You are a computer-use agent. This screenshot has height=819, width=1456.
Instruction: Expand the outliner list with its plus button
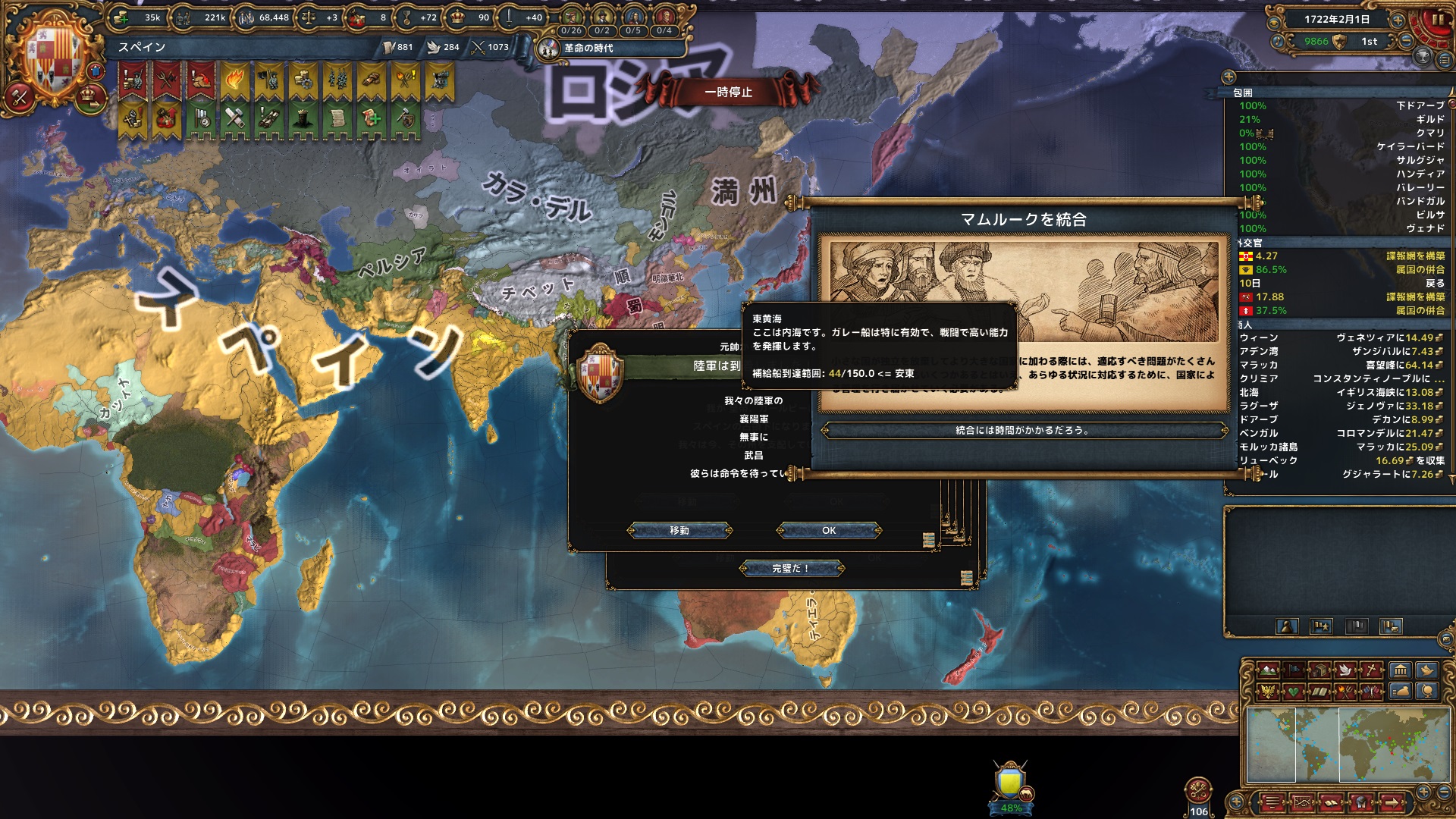pyautogui.click(x=1228, y=77)
